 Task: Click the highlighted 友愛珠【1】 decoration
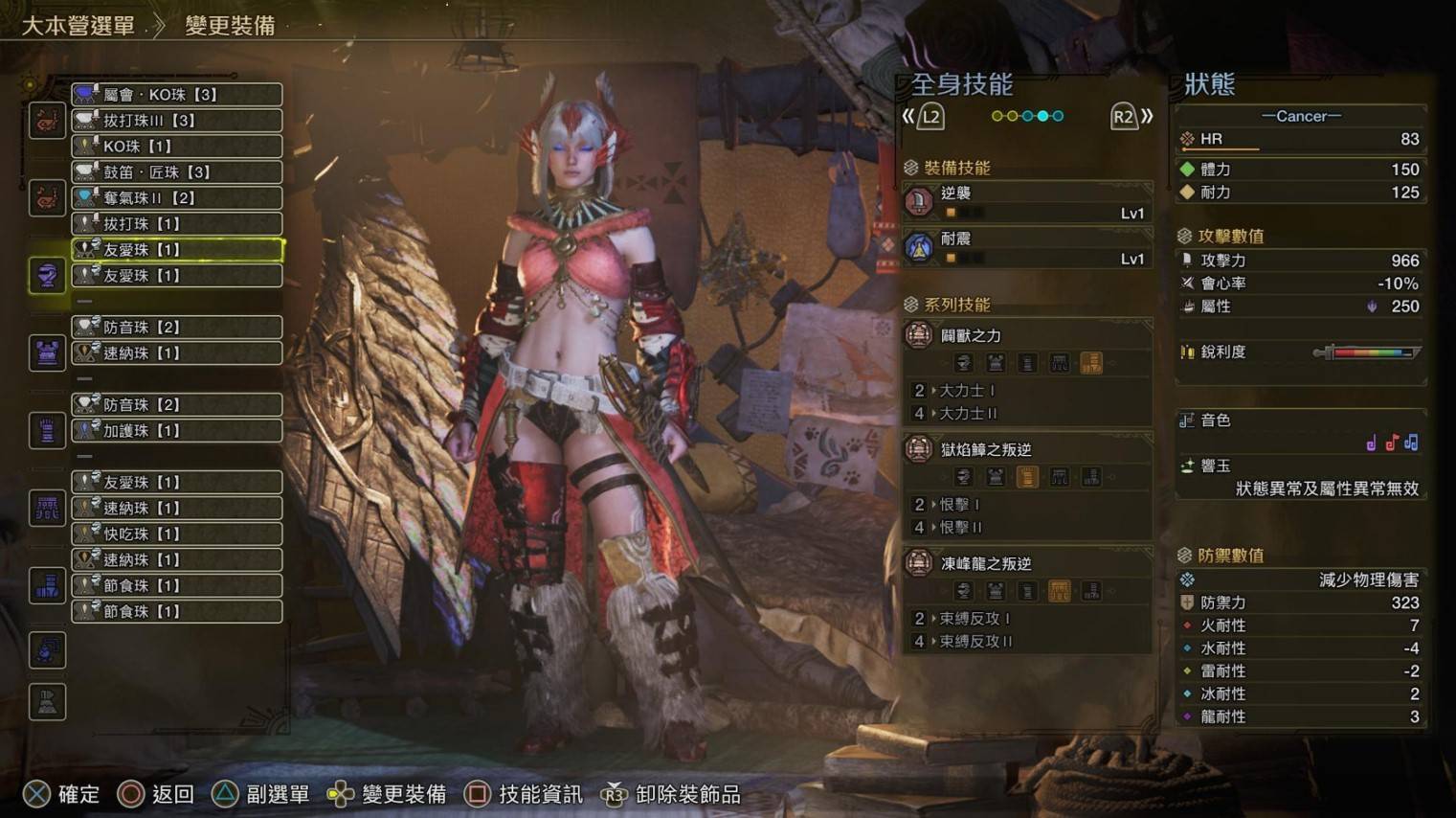click(177, 250)
